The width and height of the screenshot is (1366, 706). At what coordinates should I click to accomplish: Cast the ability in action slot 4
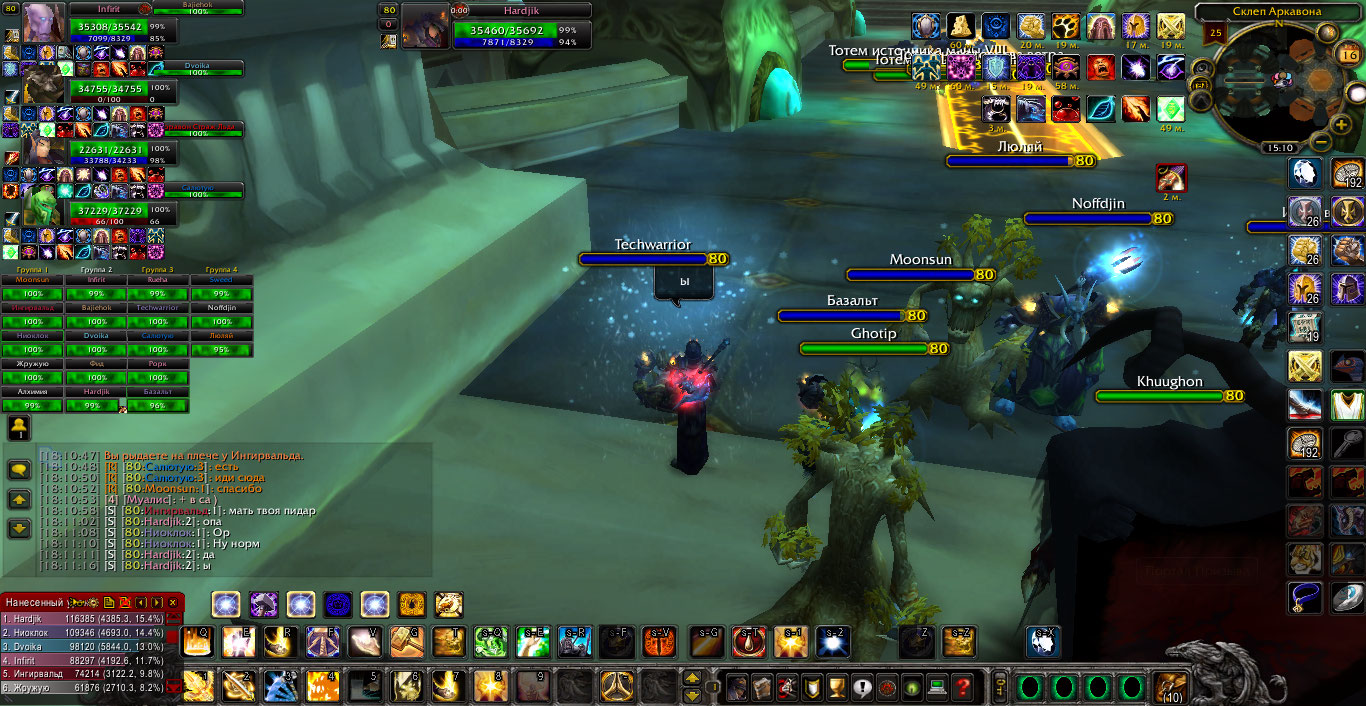[x=322, y=686]
